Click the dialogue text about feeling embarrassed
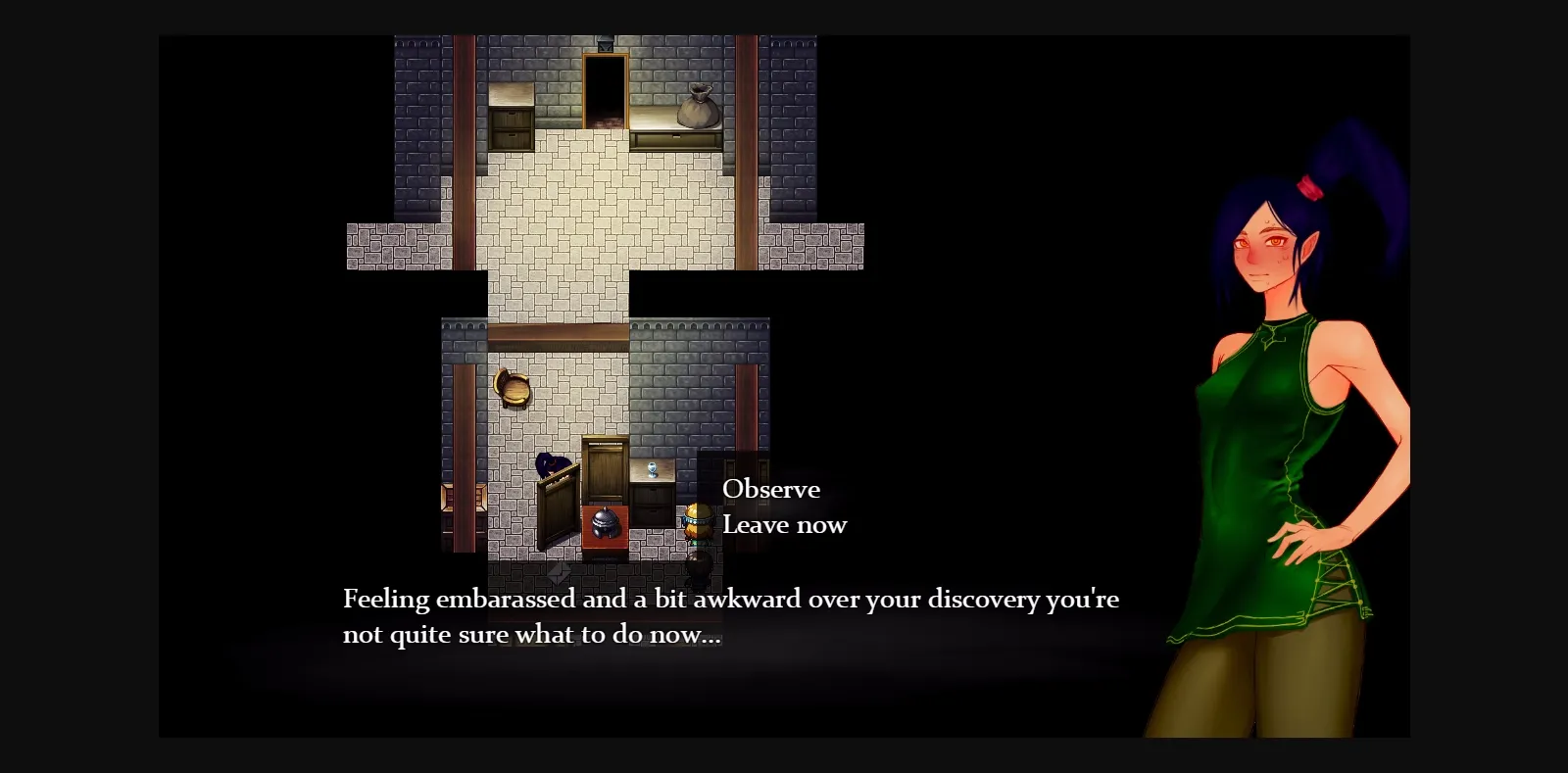Viewport: 1568px width, 773px height. tap(730, 615)
